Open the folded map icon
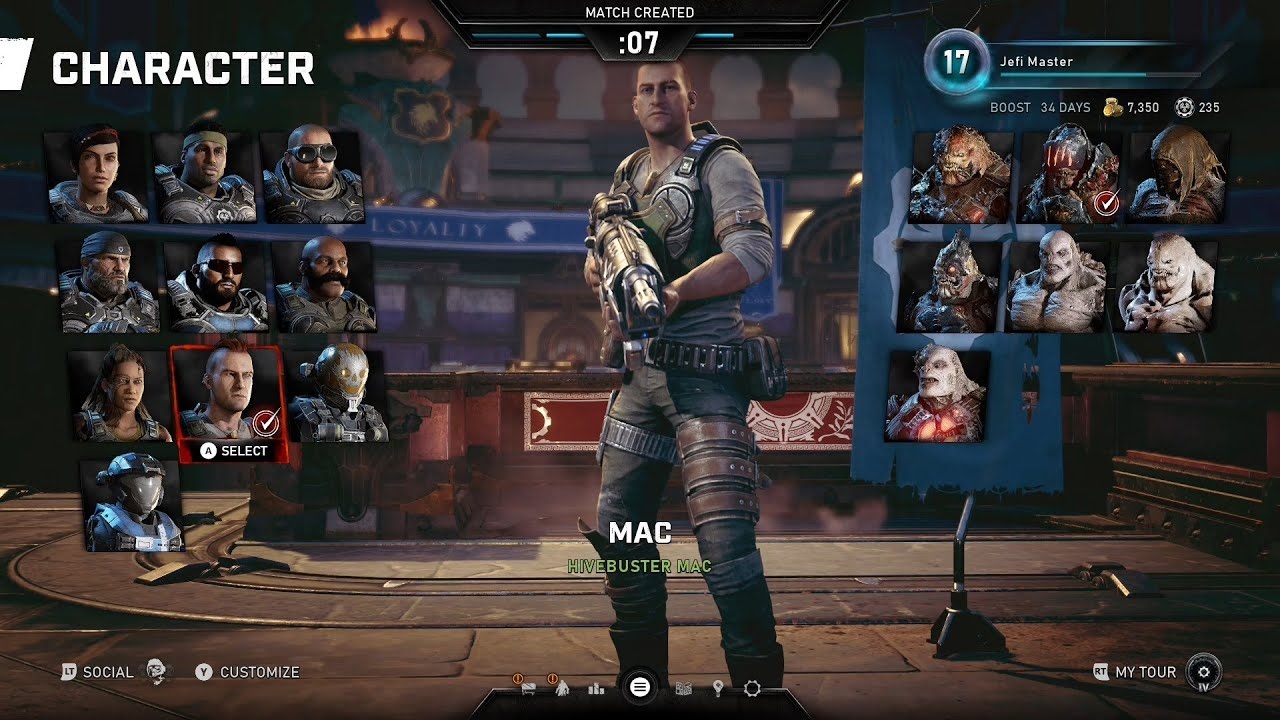This screenshot has height=720, width=1280. (x=684, y=688)
